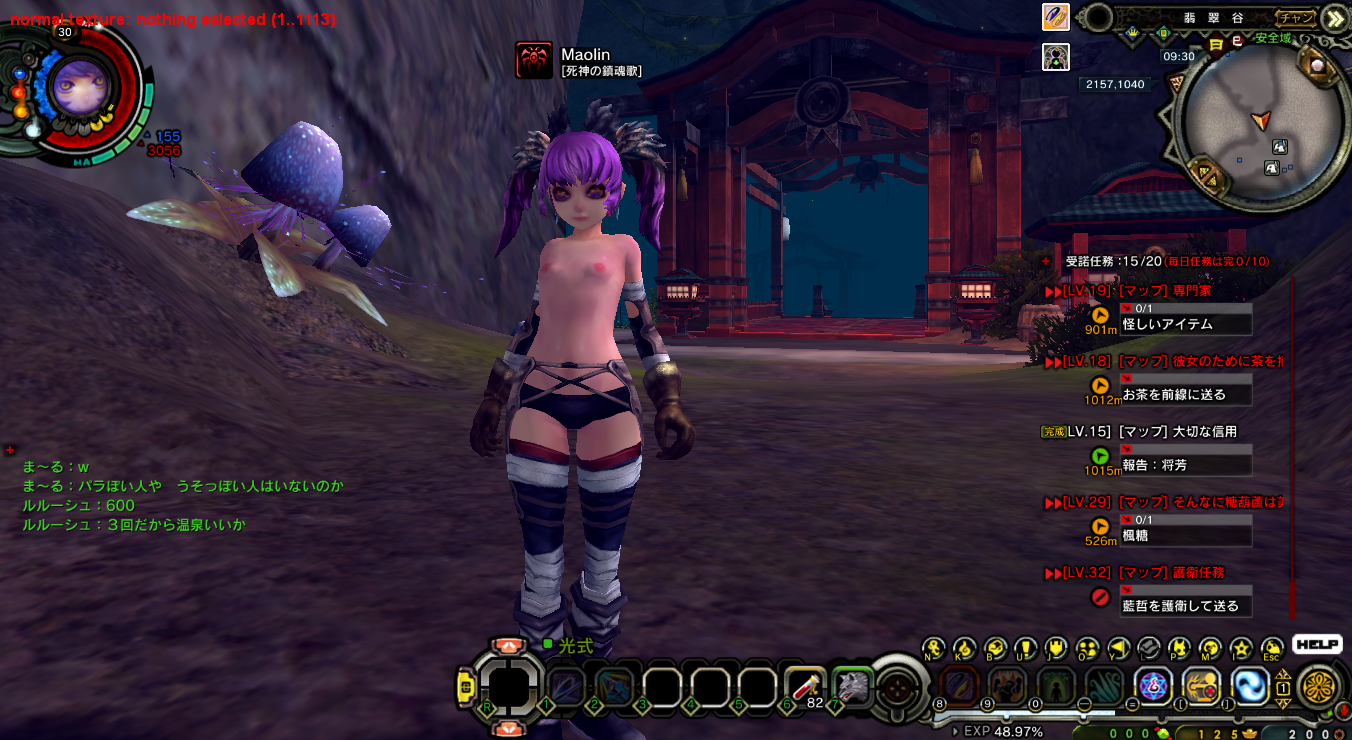1352x740 pixels.
Task: Click the チャン channel button
Action: coord(1296,17)
